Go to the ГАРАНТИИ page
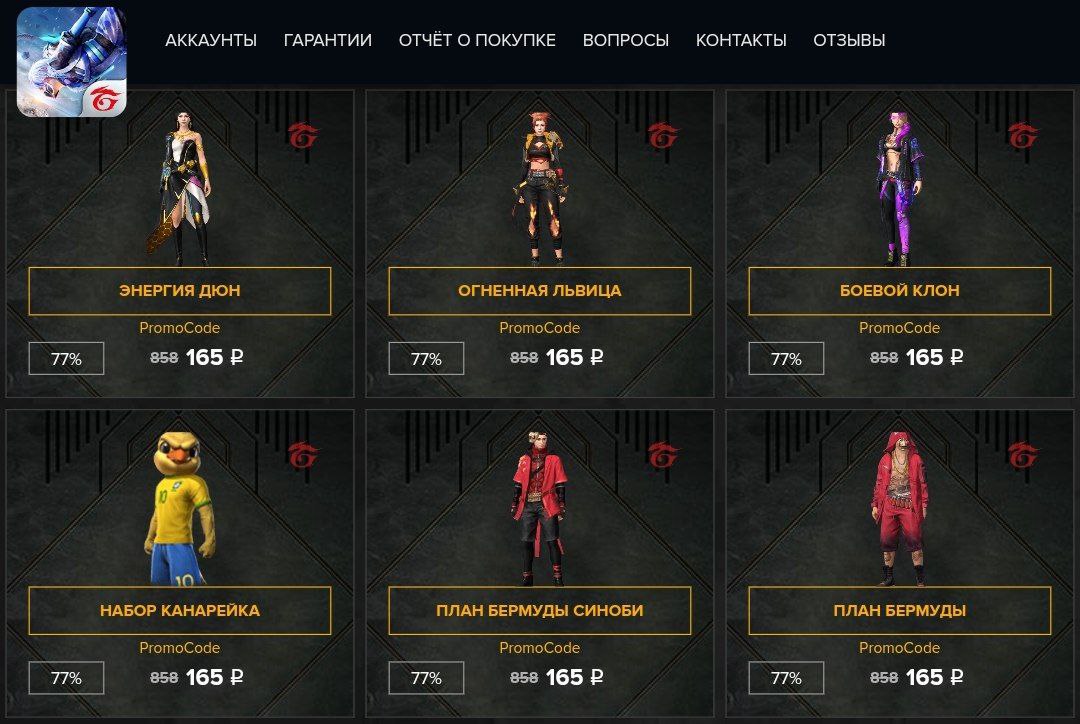Screen dimensions: 1080x724 coord(328,40)
